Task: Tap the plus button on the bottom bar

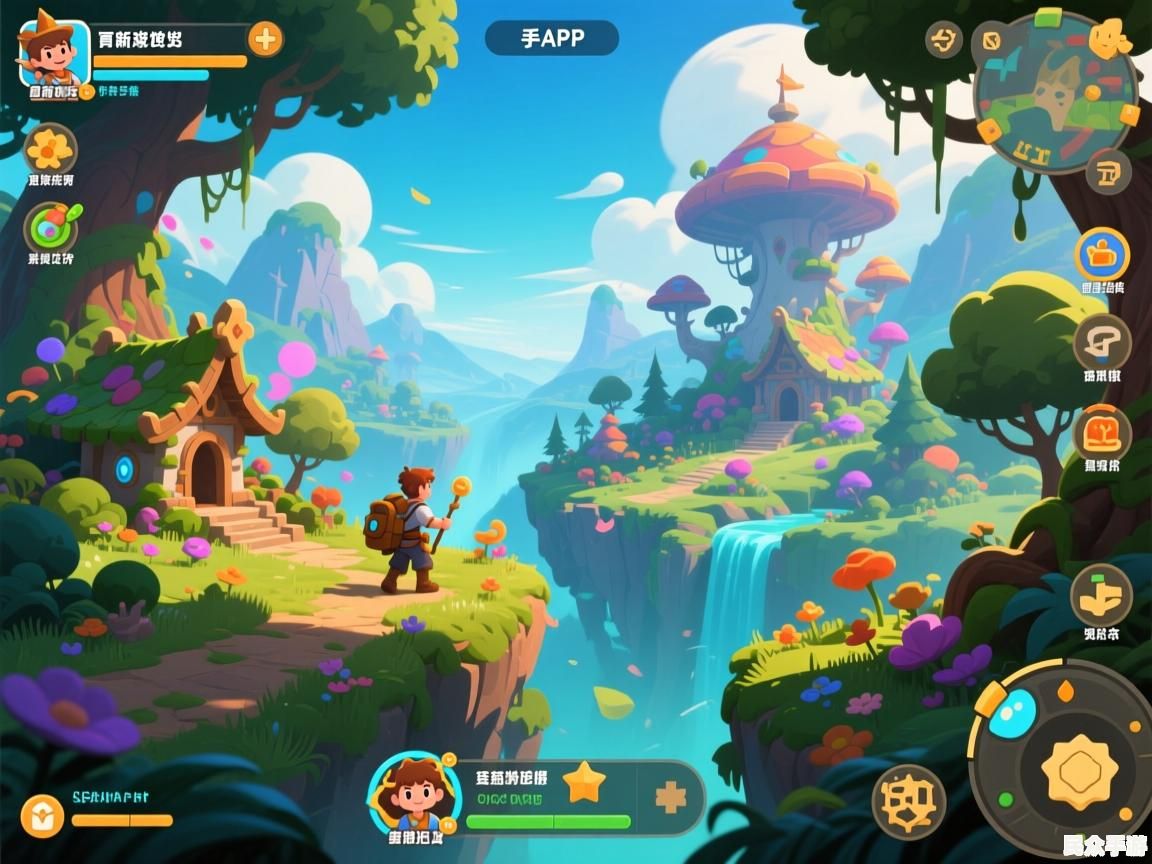Action: tap(670, 797)
